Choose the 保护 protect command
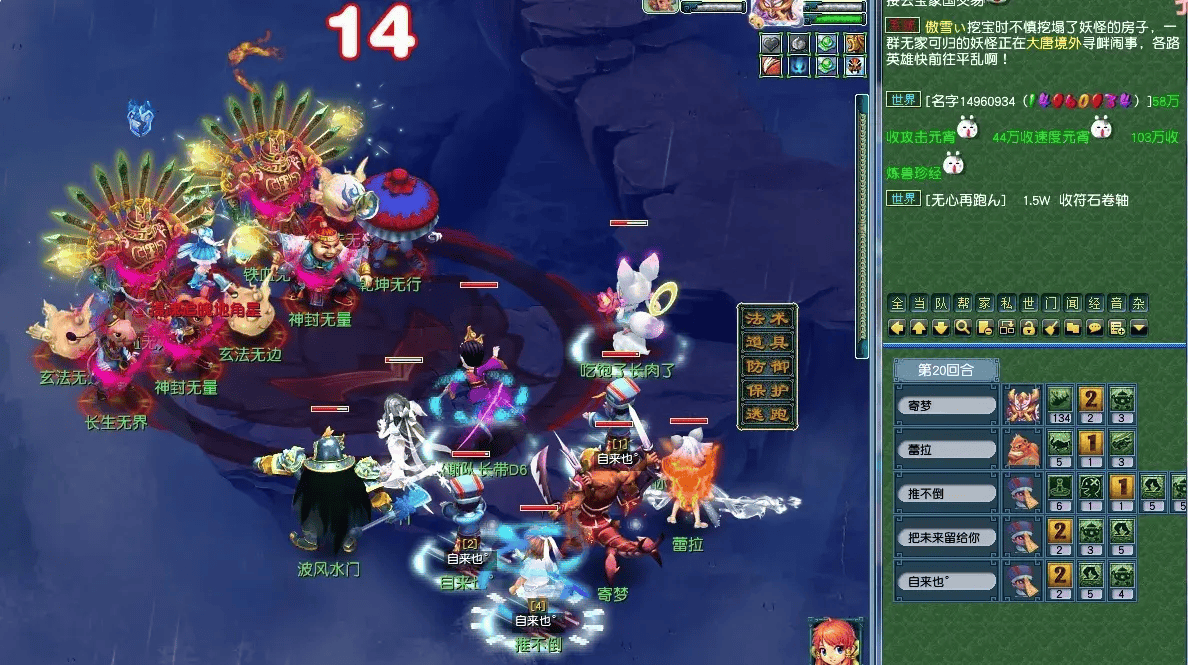Screen dimensions: 1188x665 pos(767,390)
